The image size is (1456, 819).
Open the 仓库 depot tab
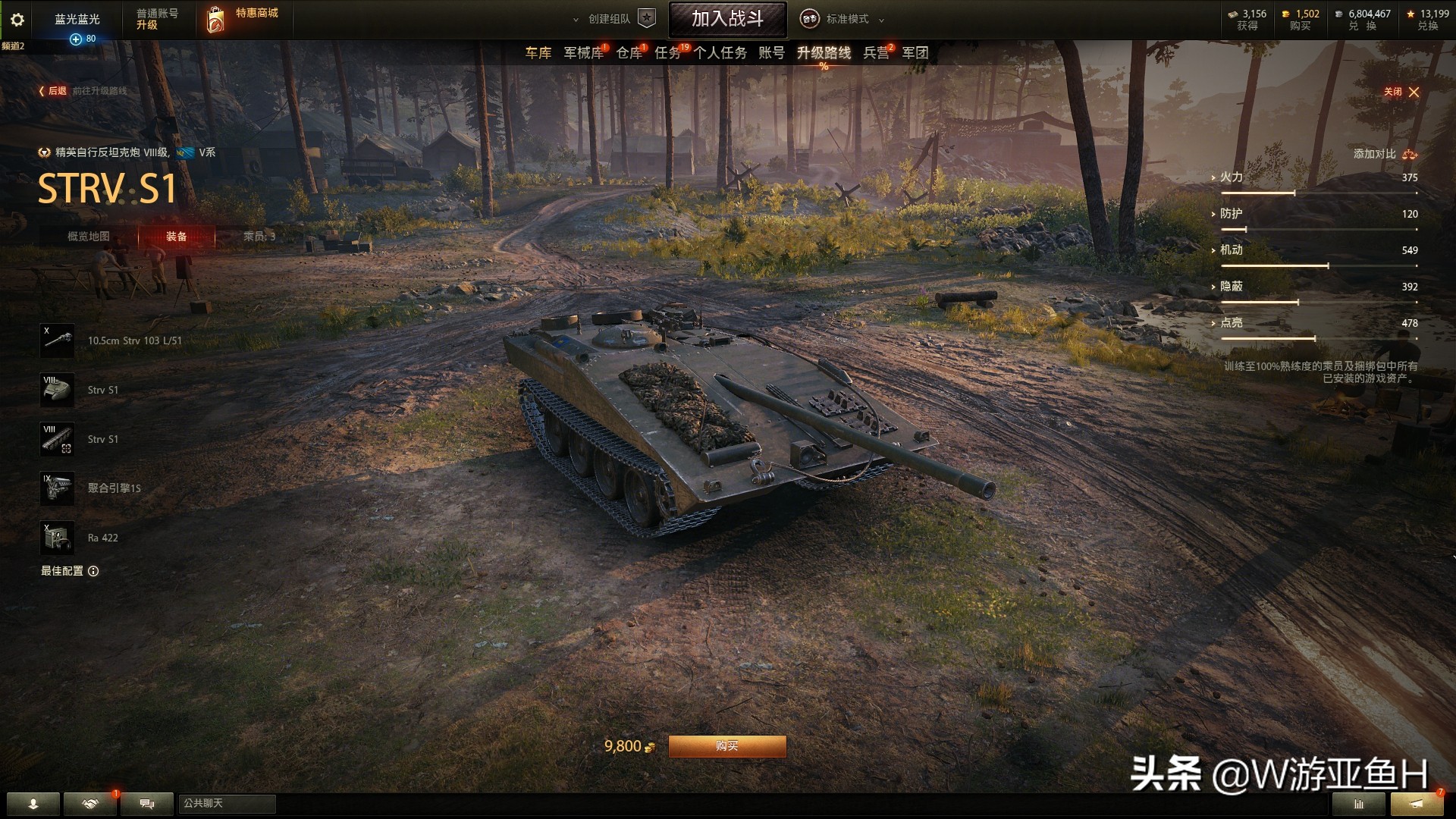pyautogui.click(x=629, y=53)
